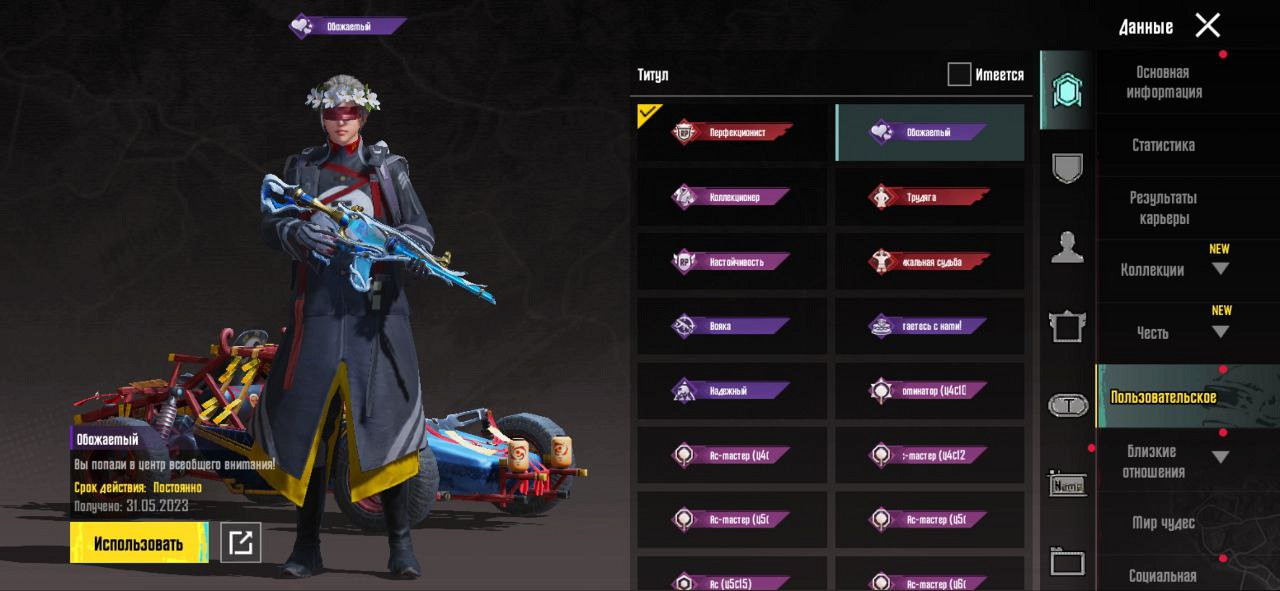Pick the Надежный title
Image resolution: width=1280 pixels, height=591 pixels.
[732, 391]
